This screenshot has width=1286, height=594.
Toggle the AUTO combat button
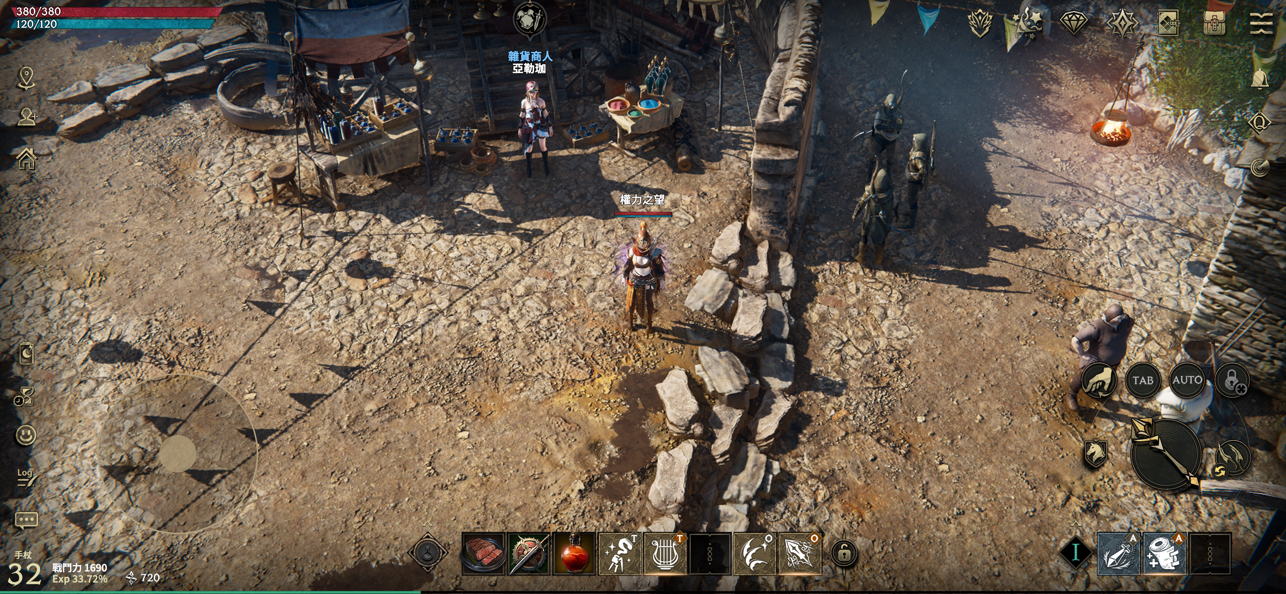(1187, 380)
